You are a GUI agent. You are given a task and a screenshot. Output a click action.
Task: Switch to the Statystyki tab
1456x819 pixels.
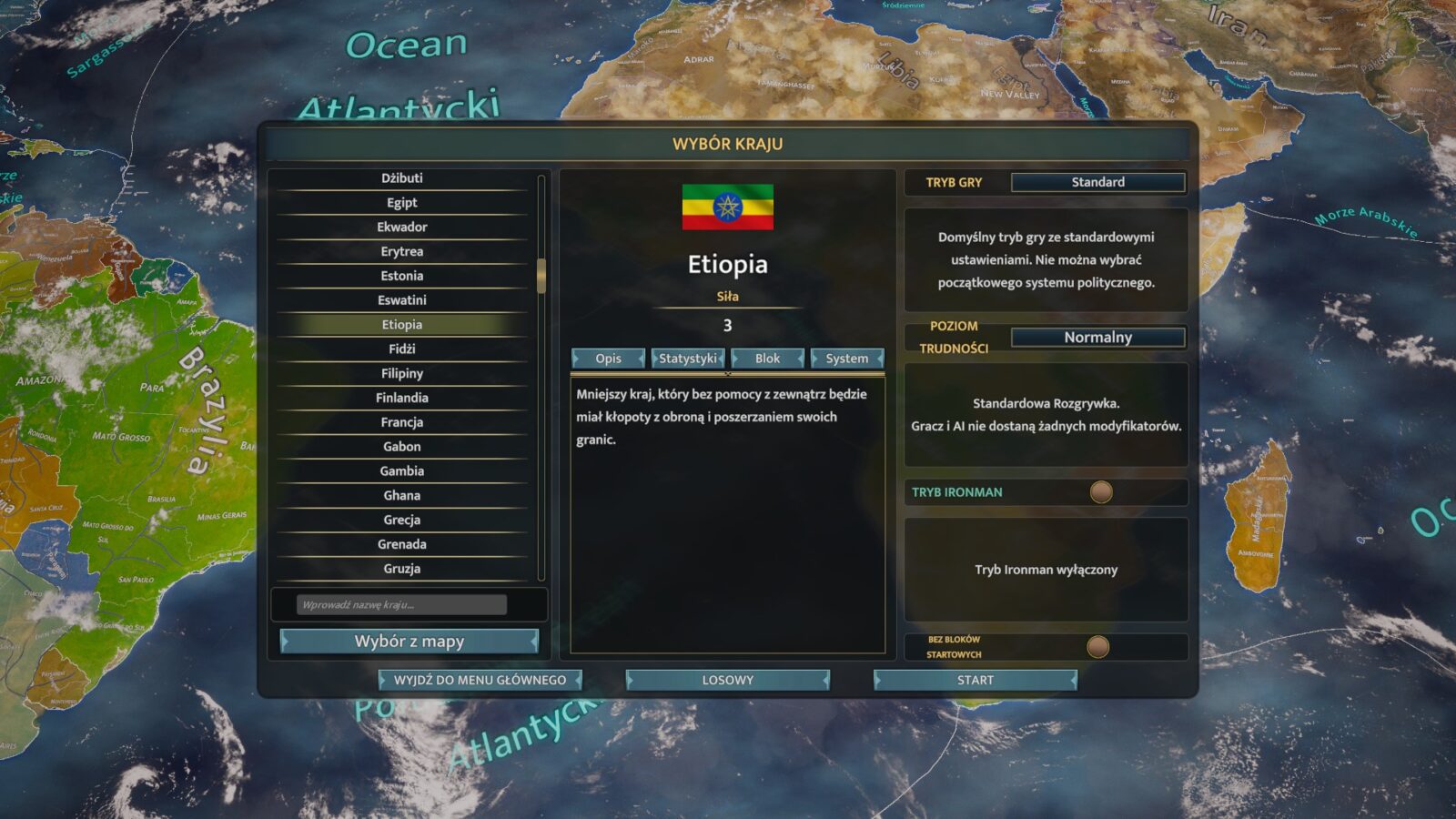point(688,359)
